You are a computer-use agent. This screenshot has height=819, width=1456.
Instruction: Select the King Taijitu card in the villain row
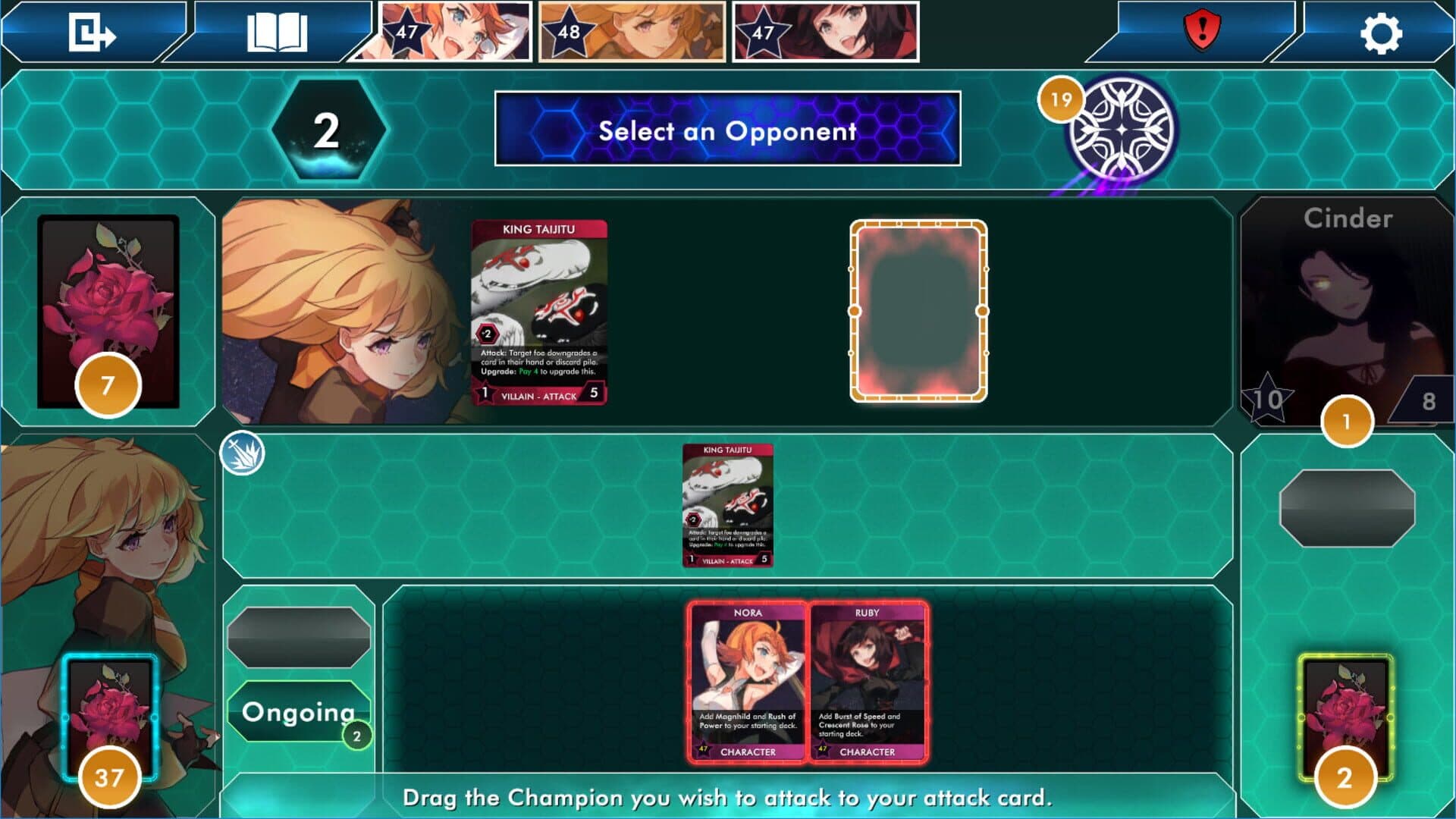538,312
